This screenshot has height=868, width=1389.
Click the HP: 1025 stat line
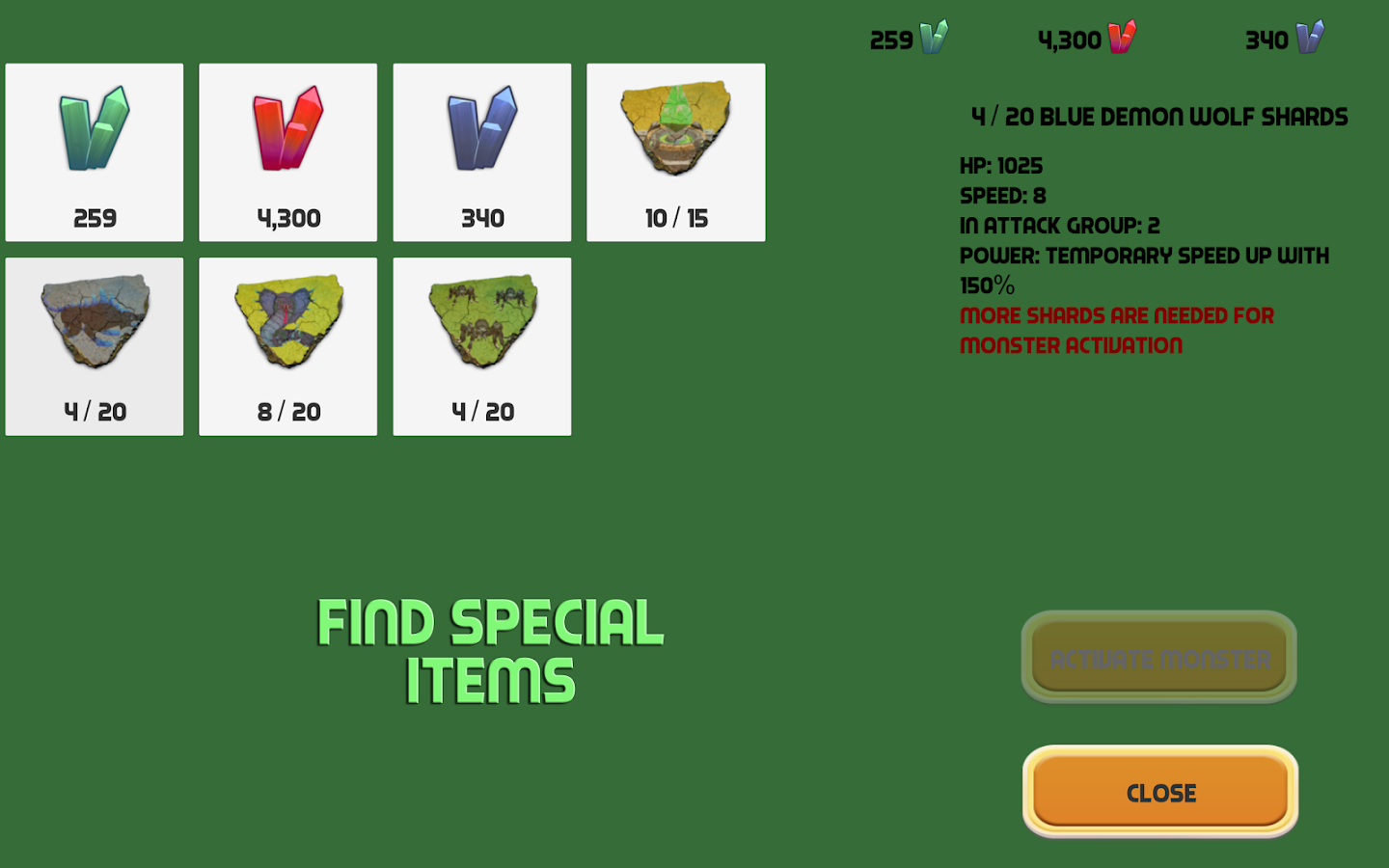(x=1000, y=165)
